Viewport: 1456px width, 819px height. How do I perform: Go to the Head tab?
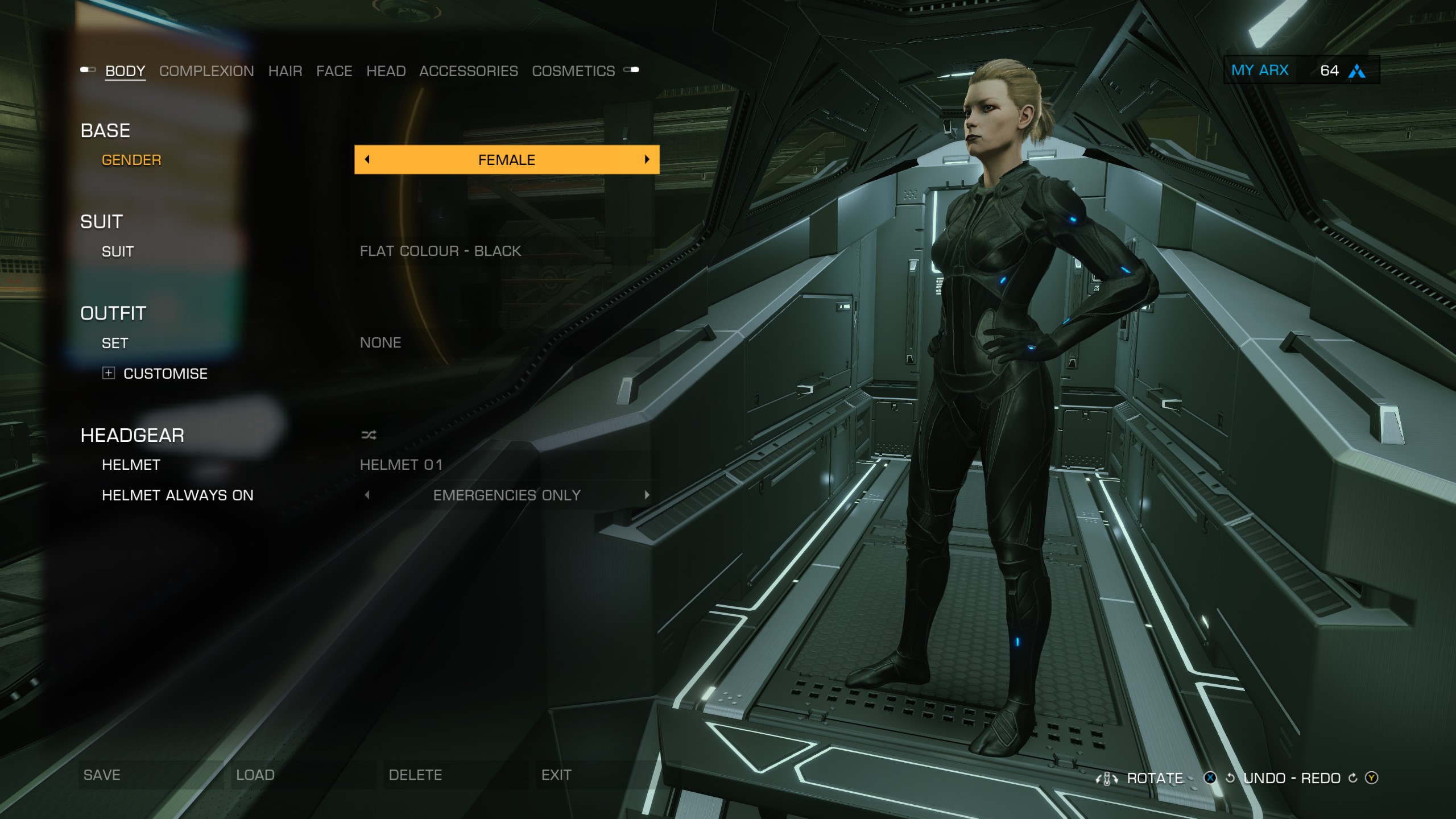coord(386,71)
